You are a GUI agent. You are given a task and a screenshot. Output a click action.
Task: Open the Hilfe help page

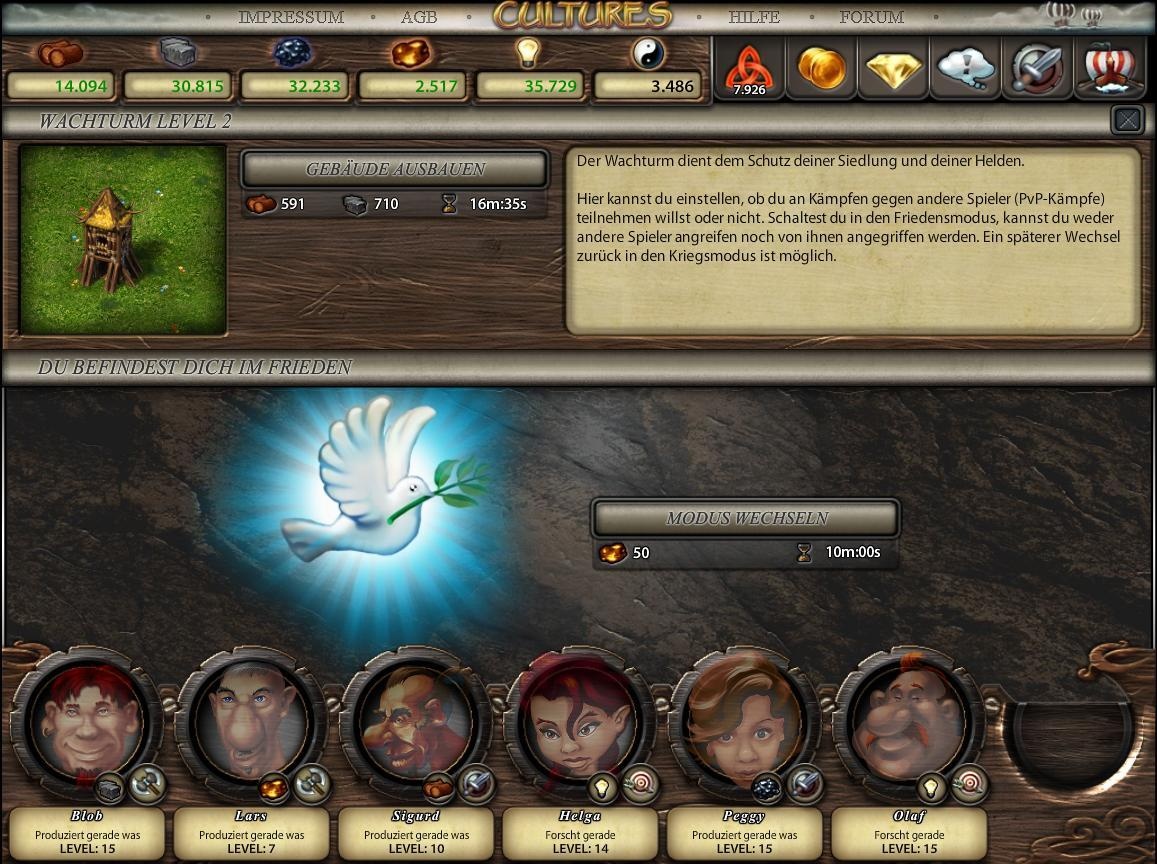point(754,17)
